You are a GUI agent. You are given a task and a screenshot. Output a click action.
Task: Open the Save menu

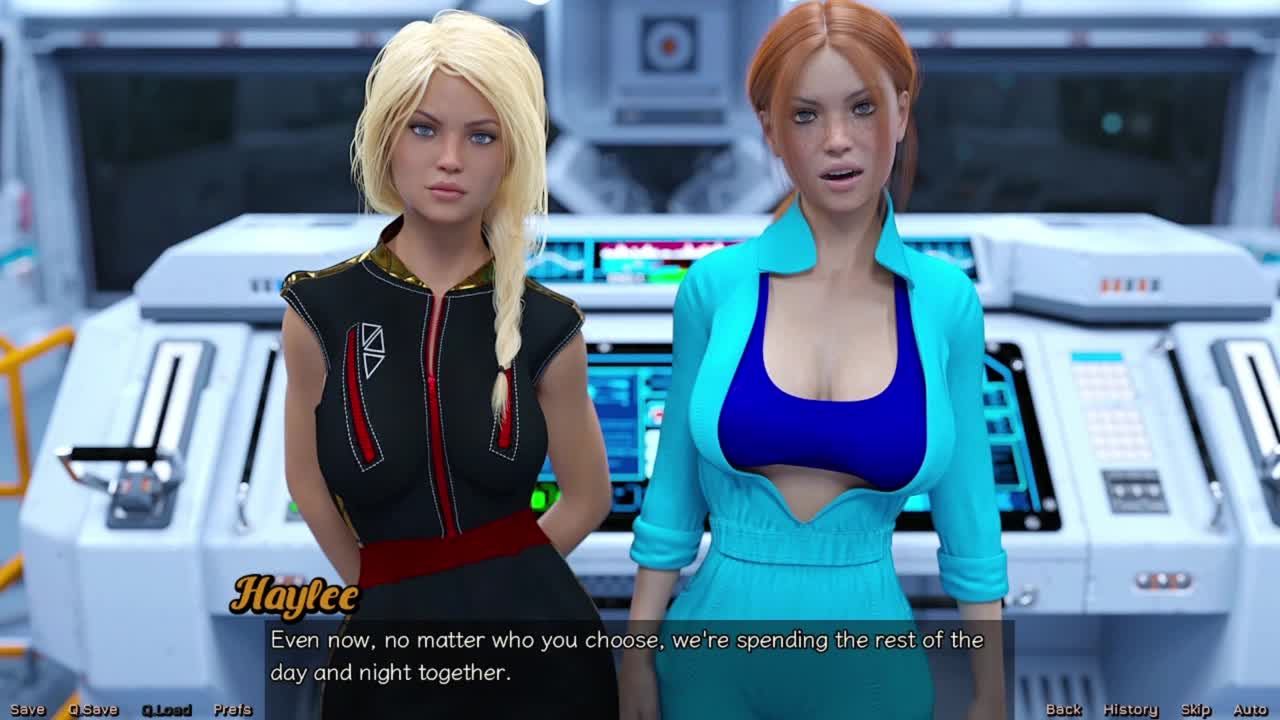[27, 709]
